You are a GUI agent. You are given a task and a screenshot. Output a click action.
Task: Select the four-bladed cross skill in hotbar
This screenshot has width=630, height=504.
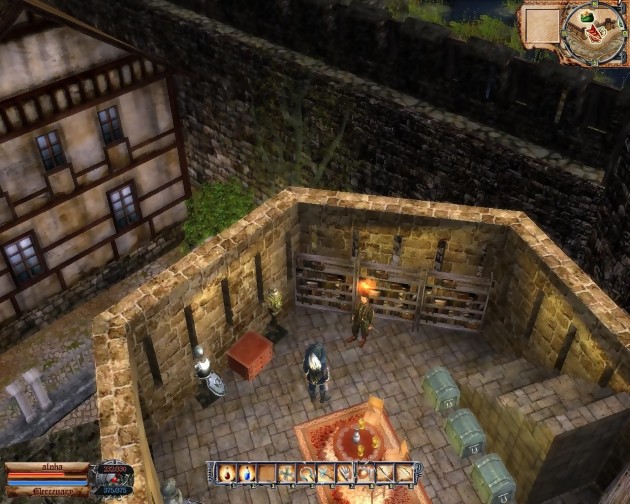click(287, 473)
